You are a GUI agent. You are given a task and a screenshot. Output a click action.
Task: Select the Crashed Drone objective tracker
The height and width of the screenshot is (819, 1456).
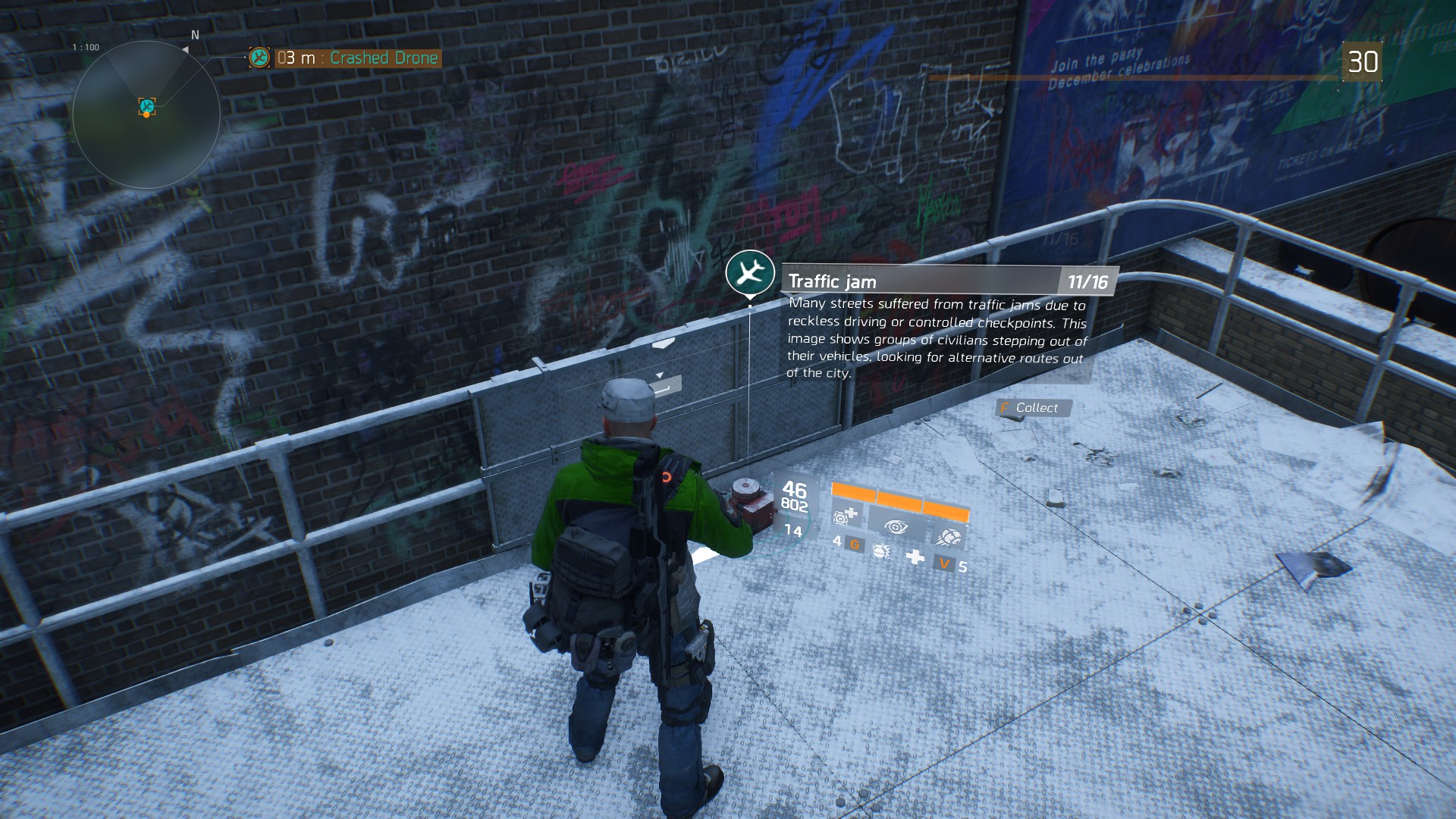(x=356, y=58)
